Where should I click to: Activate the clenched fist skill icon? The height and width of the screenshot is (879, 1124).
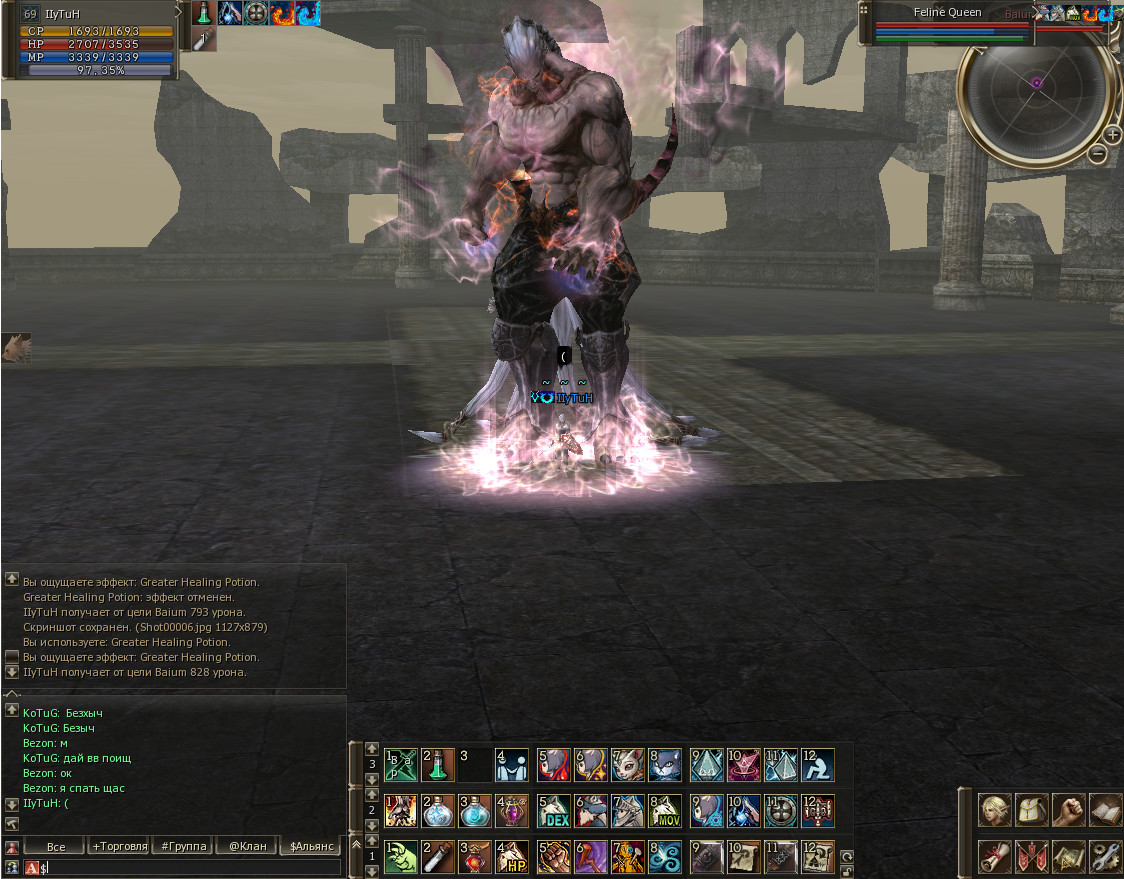(x=553, y=857)
